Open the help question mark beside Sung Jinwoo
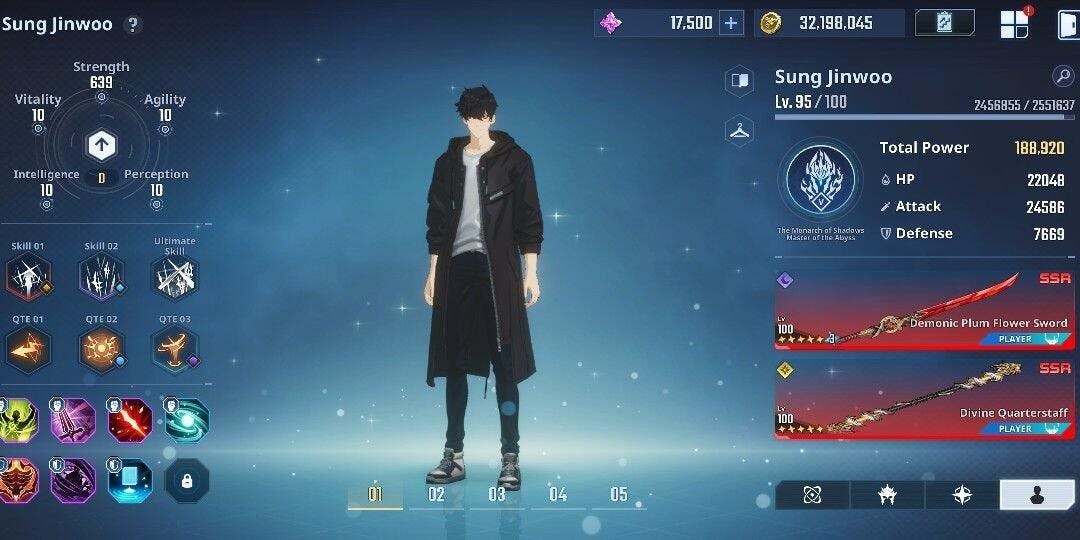 [x=133, y=25]
